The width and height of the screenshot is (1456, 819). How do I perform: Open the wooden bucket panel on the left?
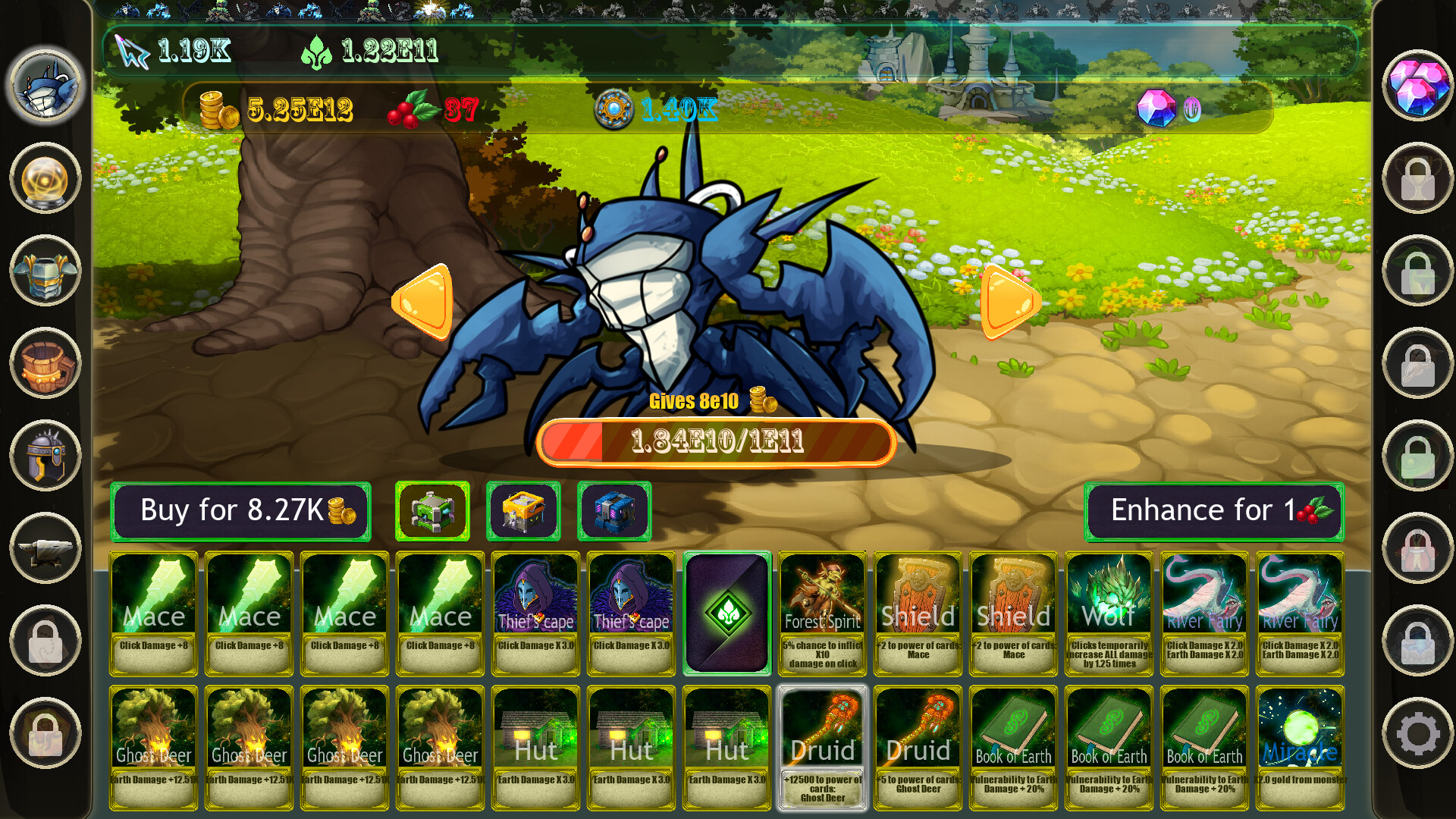(45, 364)
